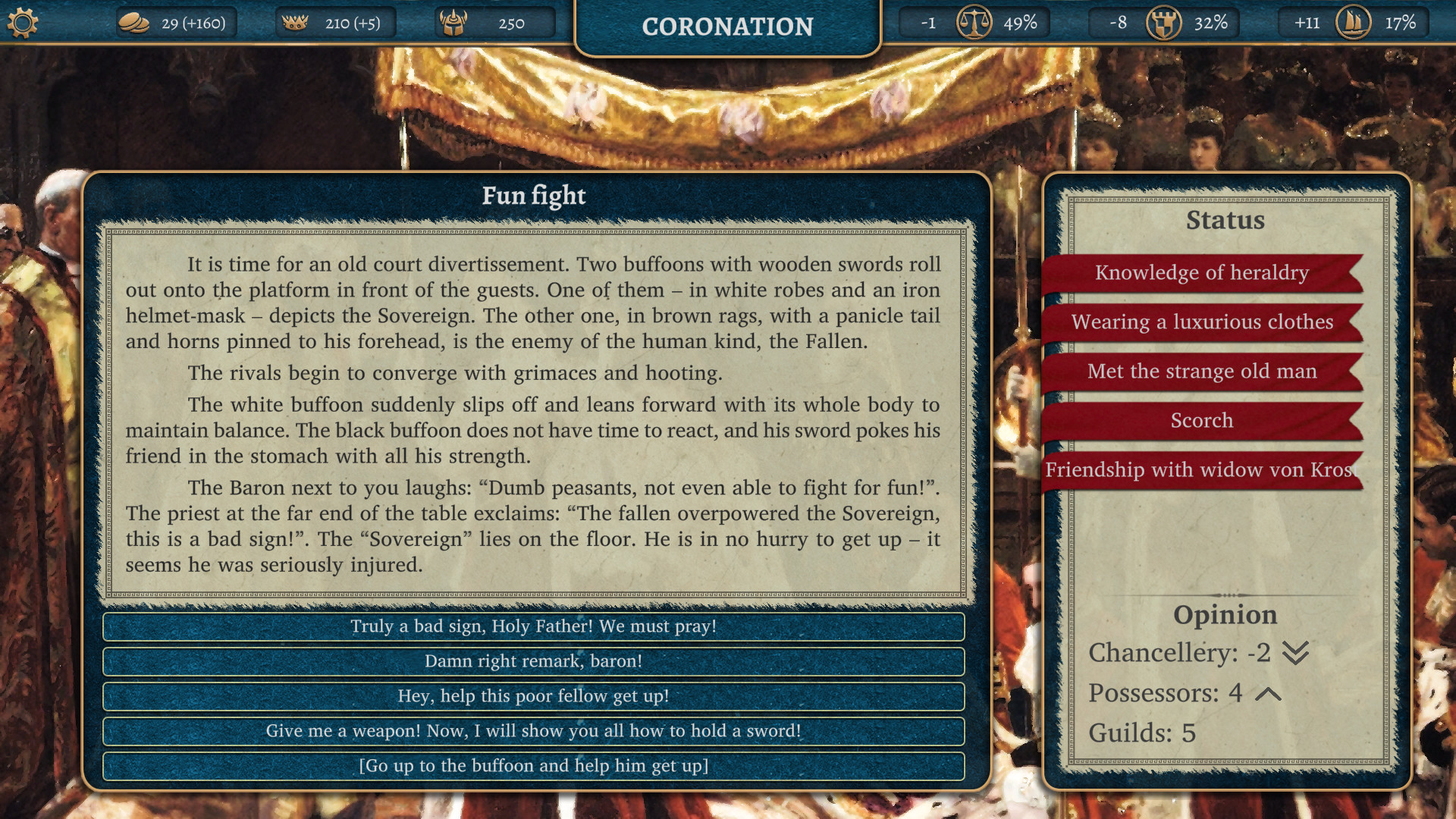The height and width of the screenshot is (819, 1456).
Task: Choose 'Give me a weapon!' response
Action: pyautogui.click(x=532, y=732)
